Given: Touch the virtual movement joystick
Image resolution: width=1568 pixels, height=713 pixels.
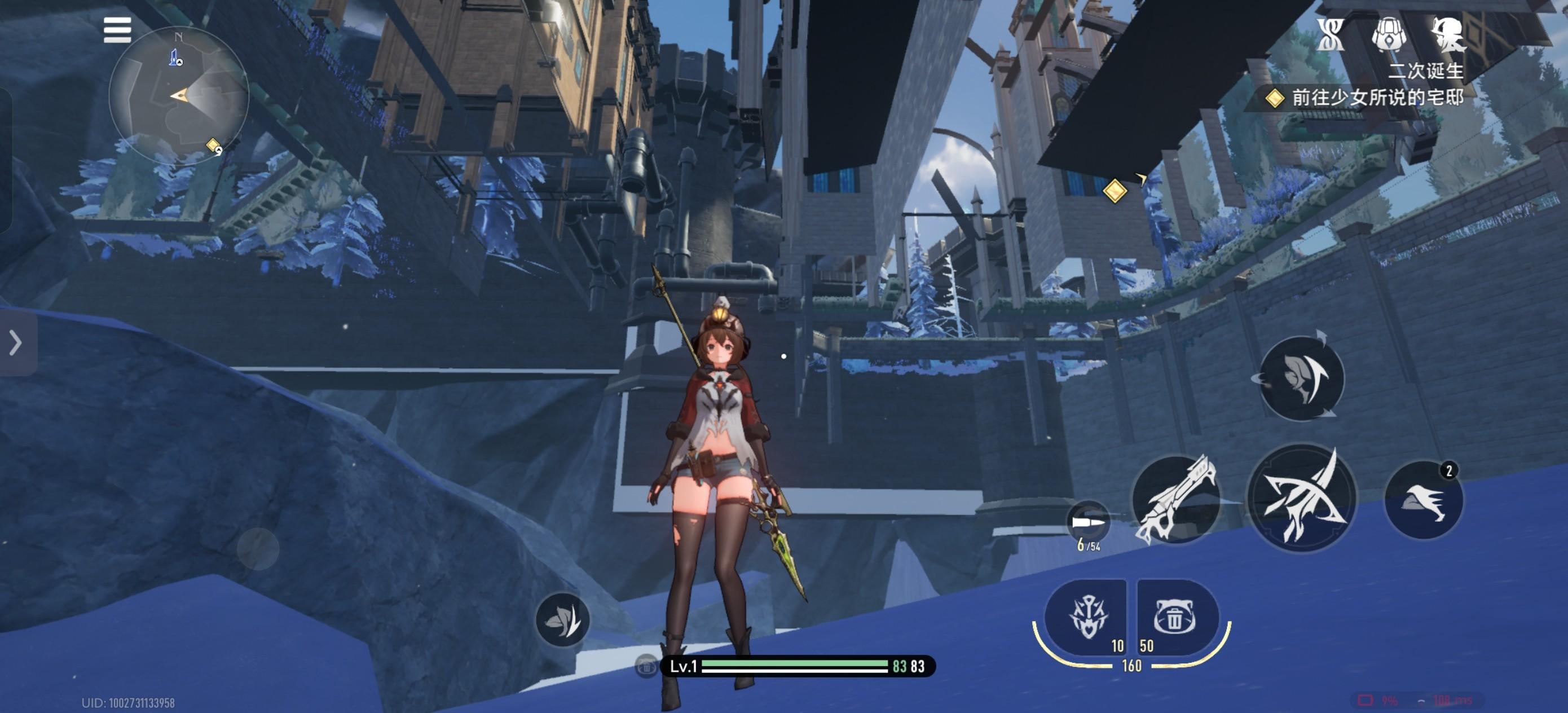Looking at the screenshot, I should [257, 549].
